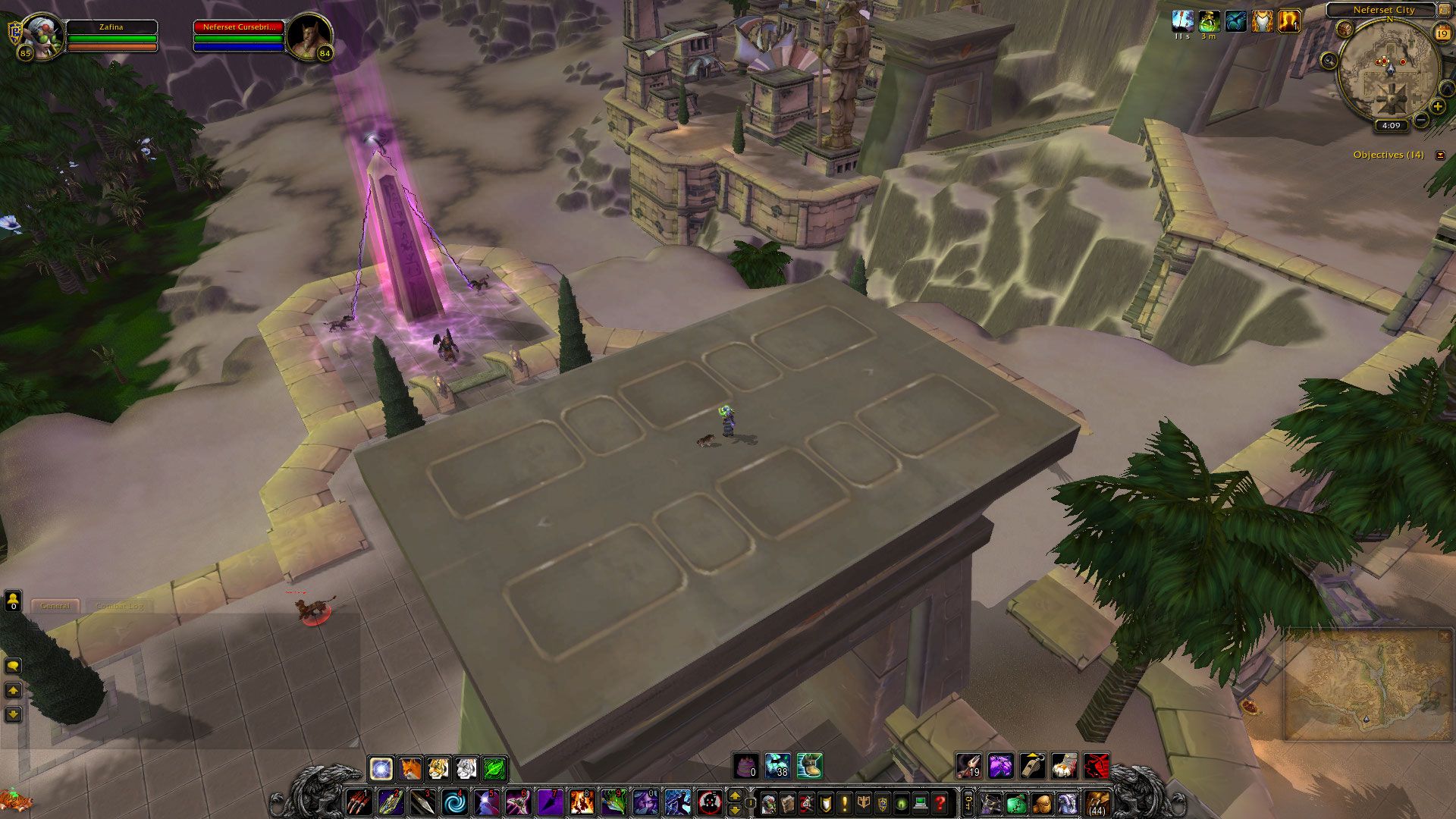Click the Neferset City minimap
The width and height of the screenshot is (1456, 819).
coord(1389,71)
